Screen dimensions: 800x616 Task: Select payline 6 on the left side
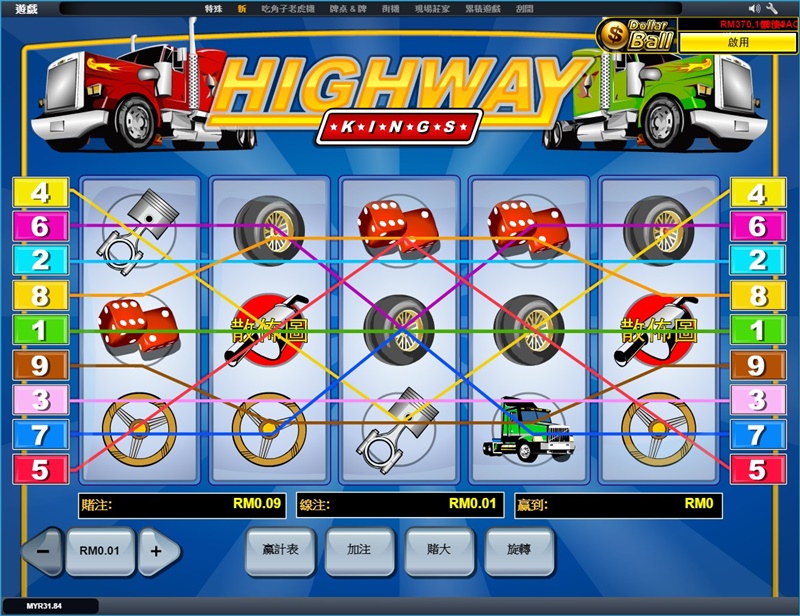39,226
